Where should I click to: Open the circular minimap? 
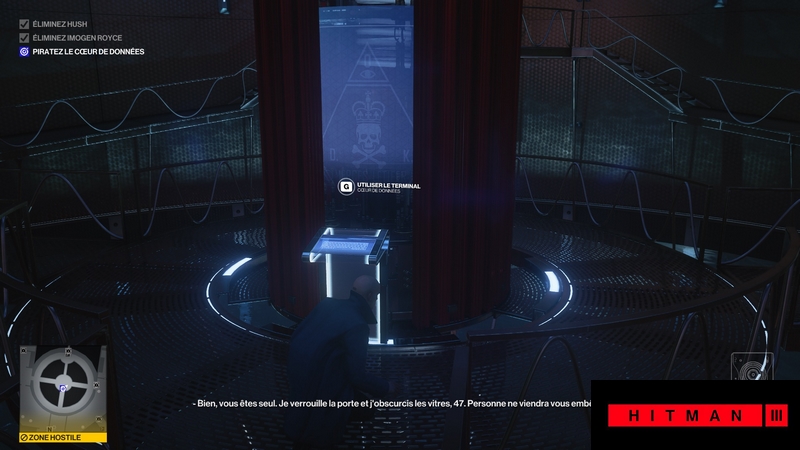point(62,386)
